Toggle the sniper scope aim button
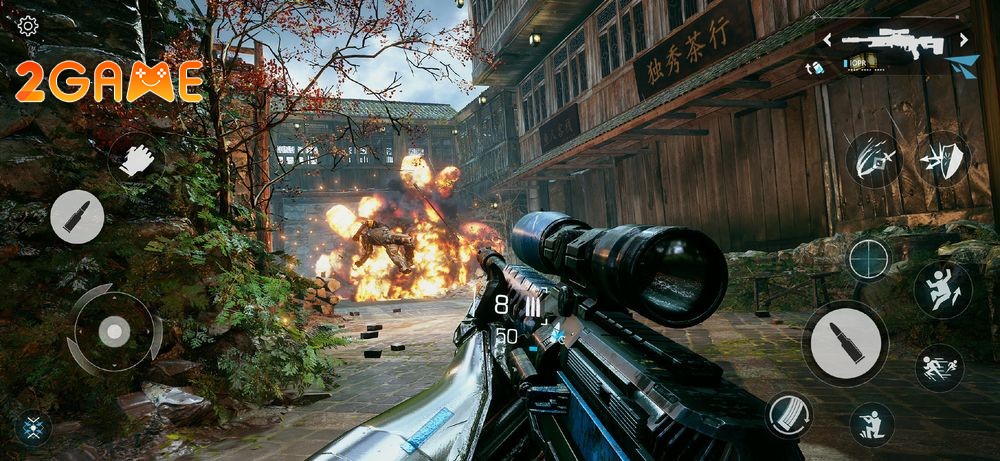This screenshot has width=1000, height=461. 869,259
